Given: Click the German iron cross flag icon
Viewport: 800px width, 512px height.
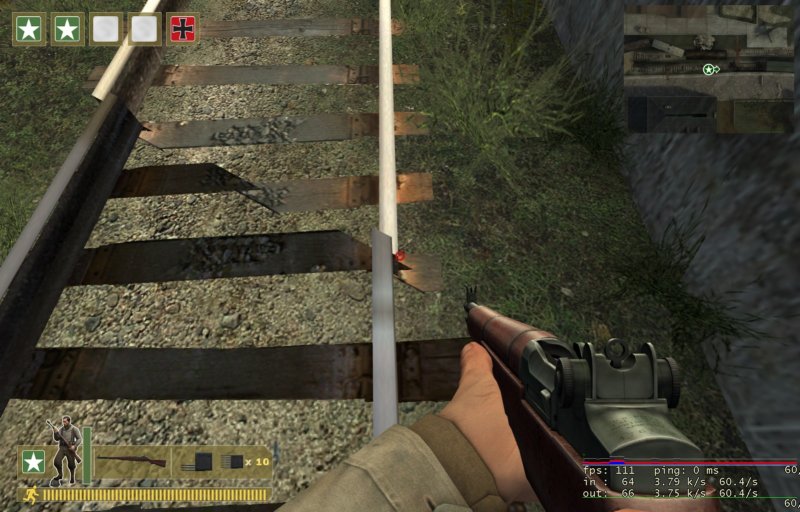Looking at the screenshot, I should [183, 29].
